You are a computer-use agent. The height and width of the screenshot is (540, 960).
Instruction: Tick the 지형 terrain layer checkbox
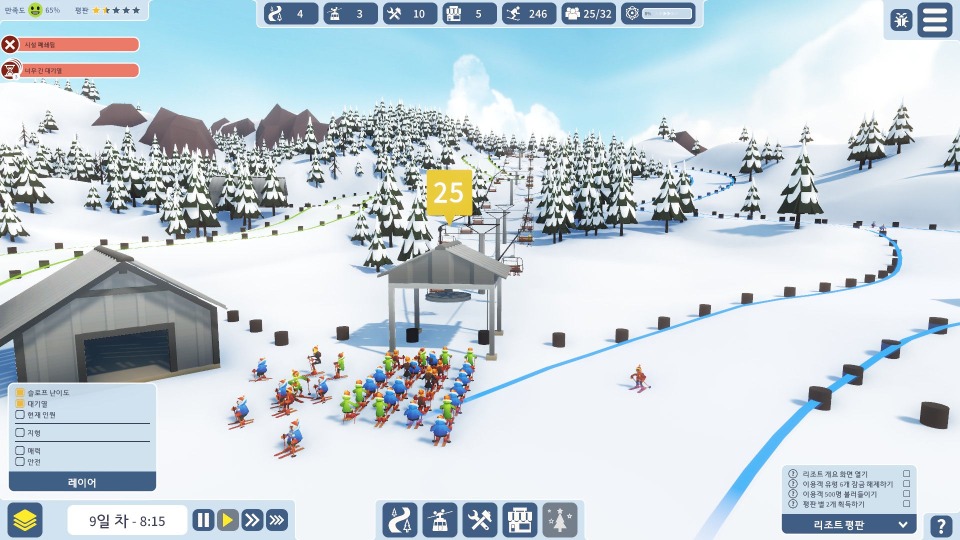click(20, 433)
